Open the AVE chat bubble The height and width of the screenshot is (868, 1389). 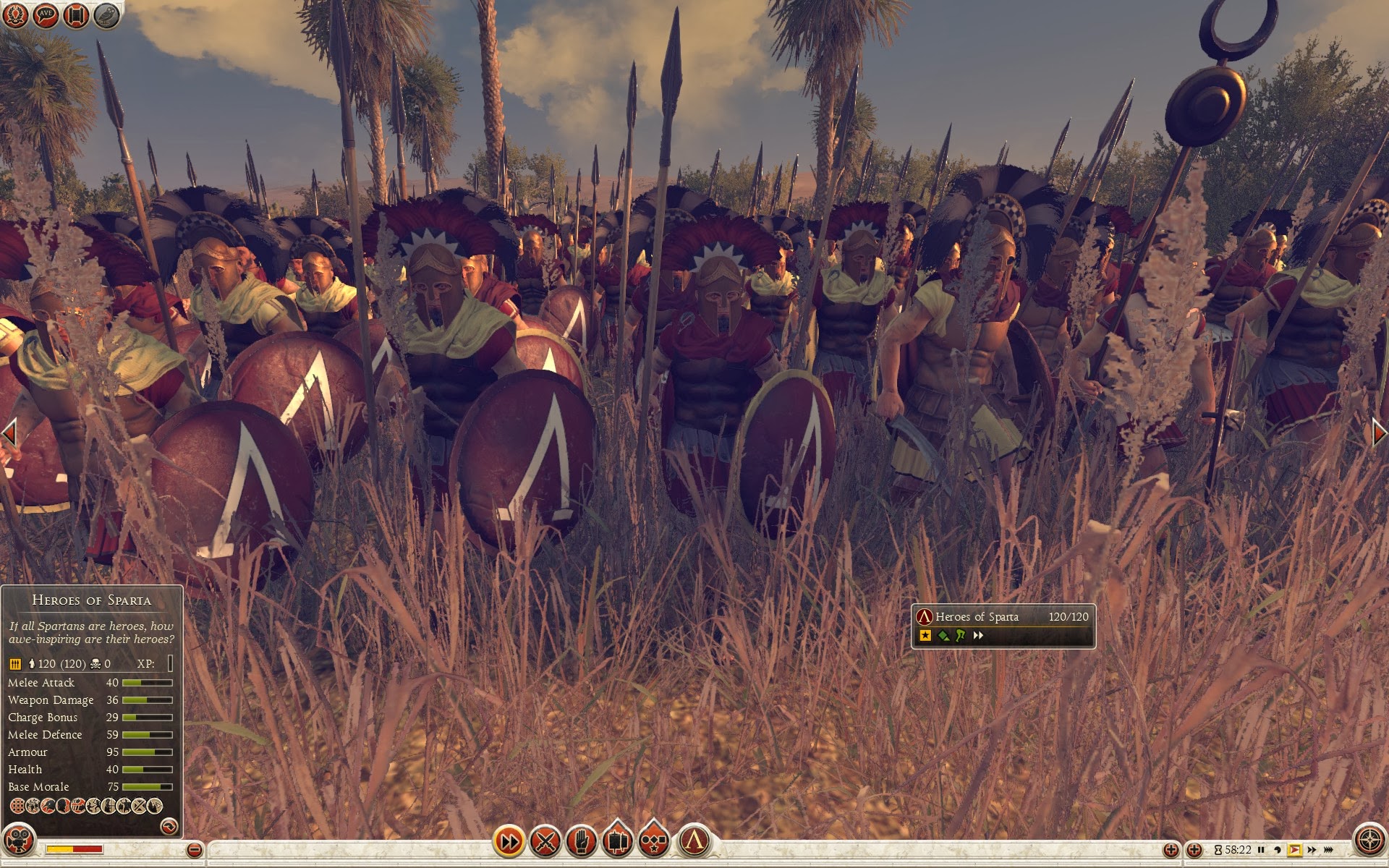coord(46,15)
